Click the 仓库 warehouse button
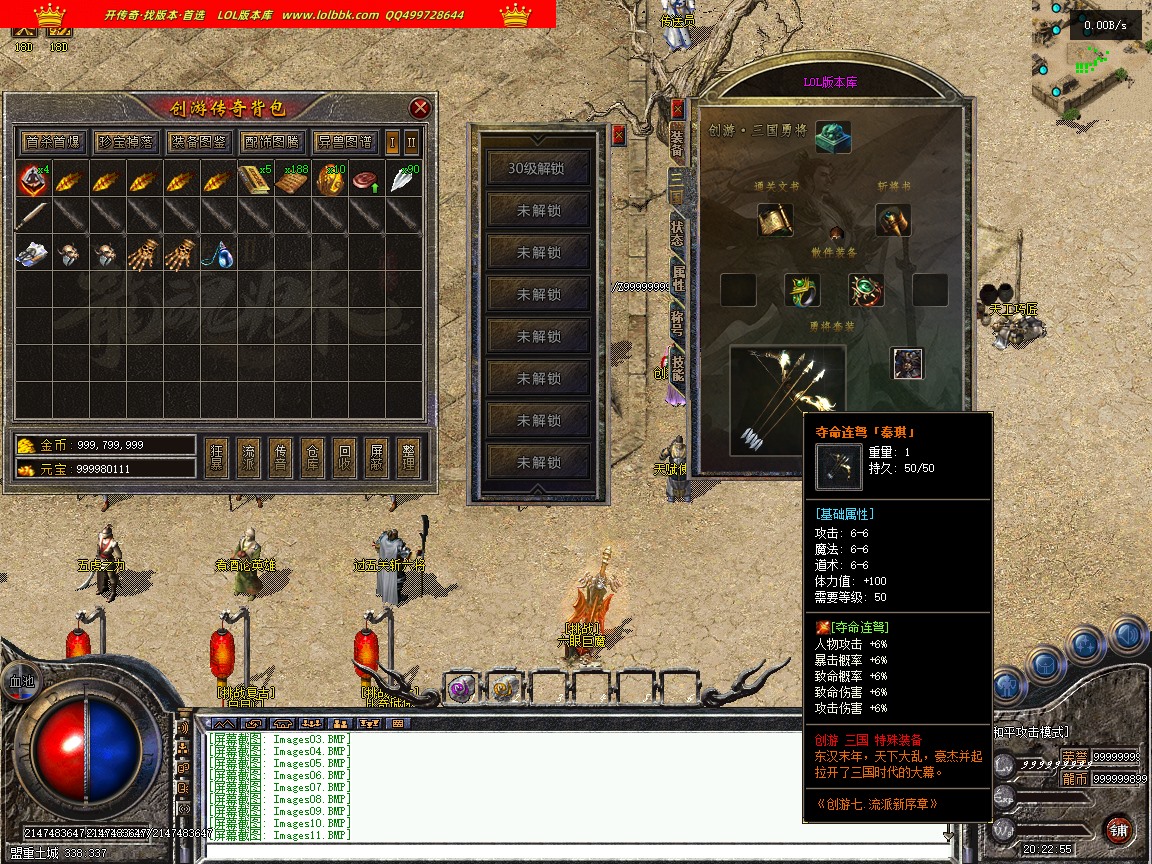1152x864 pixels. coord(316,457)
